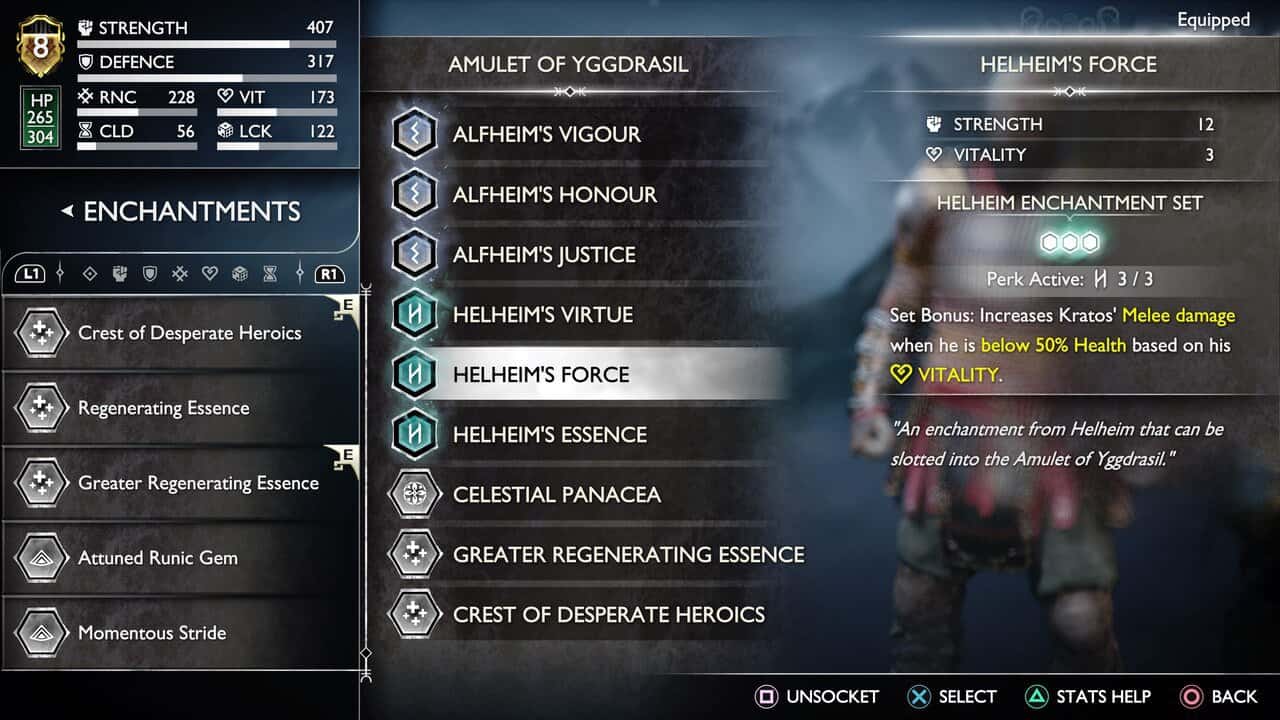Choose Alfheim's Honour in the amulet
This screenshot has height=720, width=1280.
[x=554, y=195]
